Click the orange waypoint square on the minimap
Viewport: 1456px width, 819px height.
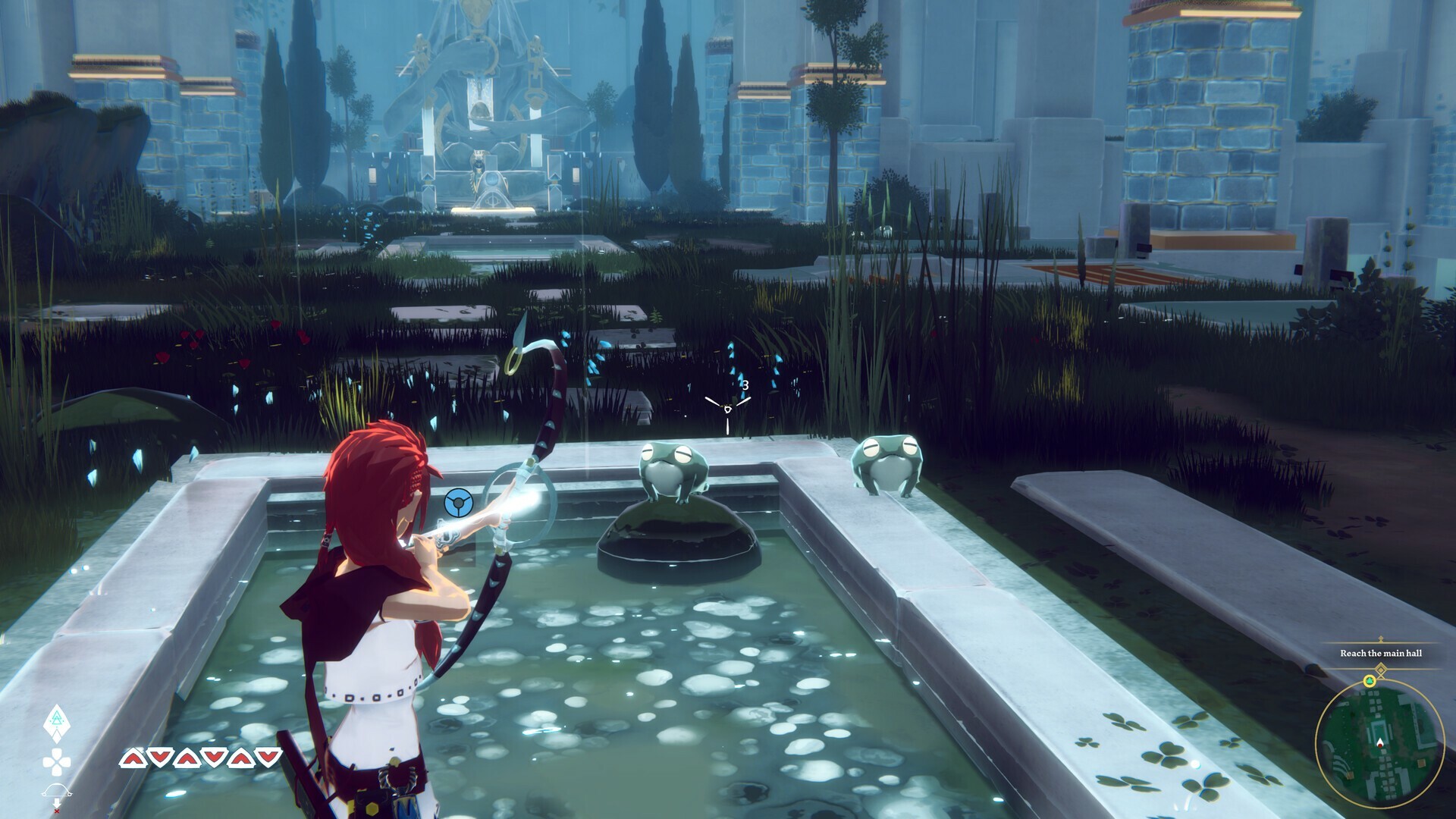pyautogui.click(x=1421, y=763)
